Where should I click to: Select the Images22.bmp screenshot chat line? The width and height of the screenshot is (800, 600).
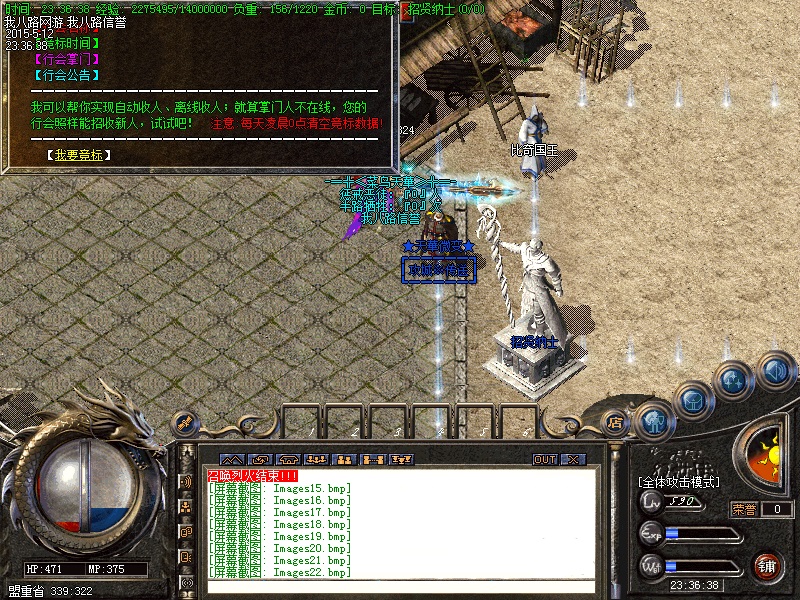click(x=280, y=573)
